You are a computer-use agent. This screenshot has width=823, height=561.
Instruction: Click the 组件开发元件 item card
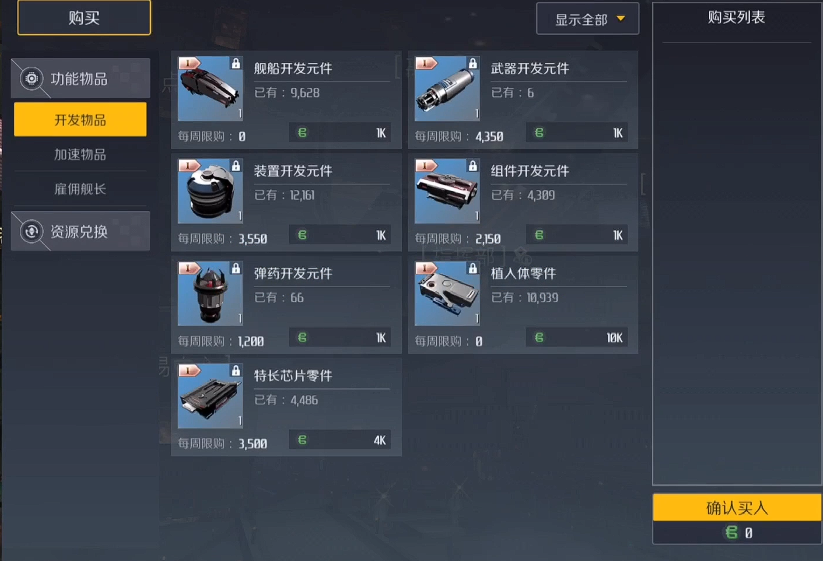click(x=523, y=202)
